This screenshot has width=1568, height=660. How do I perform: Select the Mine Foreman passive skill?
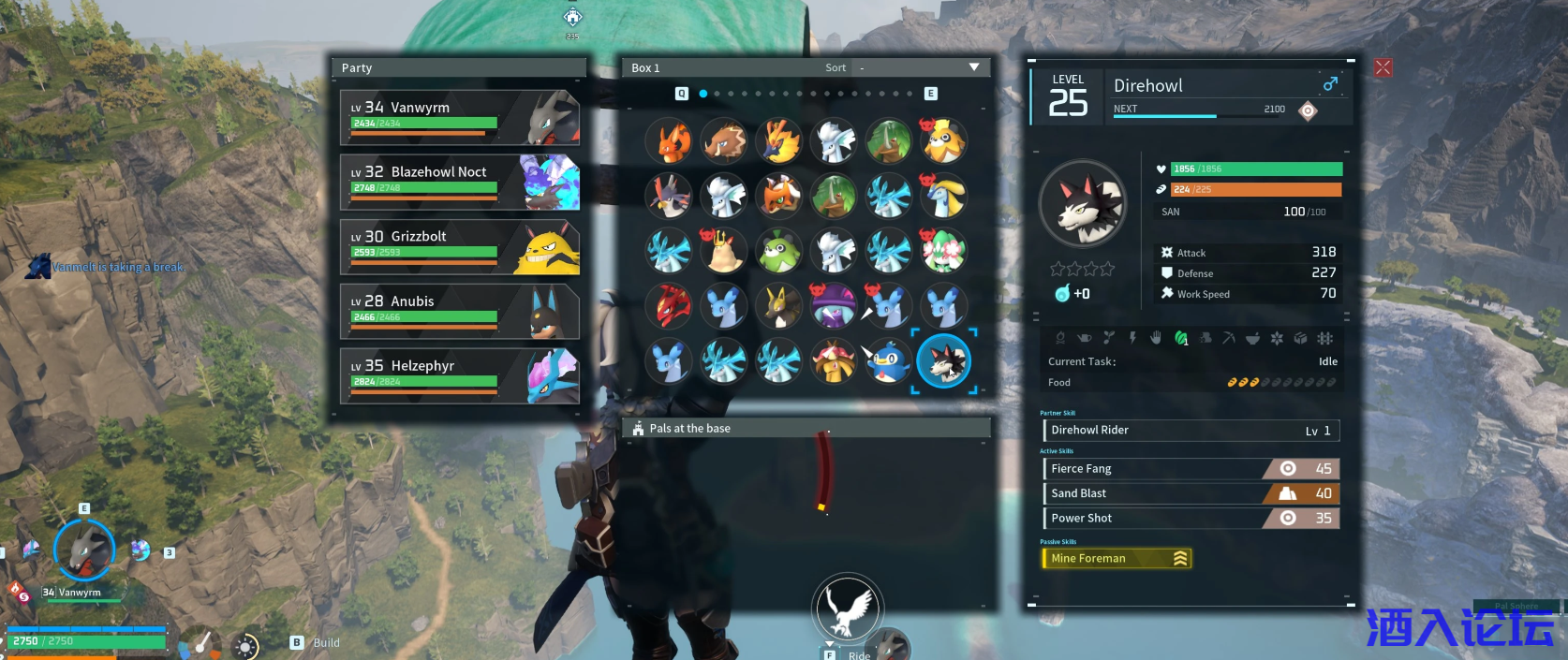[1116, 558]
